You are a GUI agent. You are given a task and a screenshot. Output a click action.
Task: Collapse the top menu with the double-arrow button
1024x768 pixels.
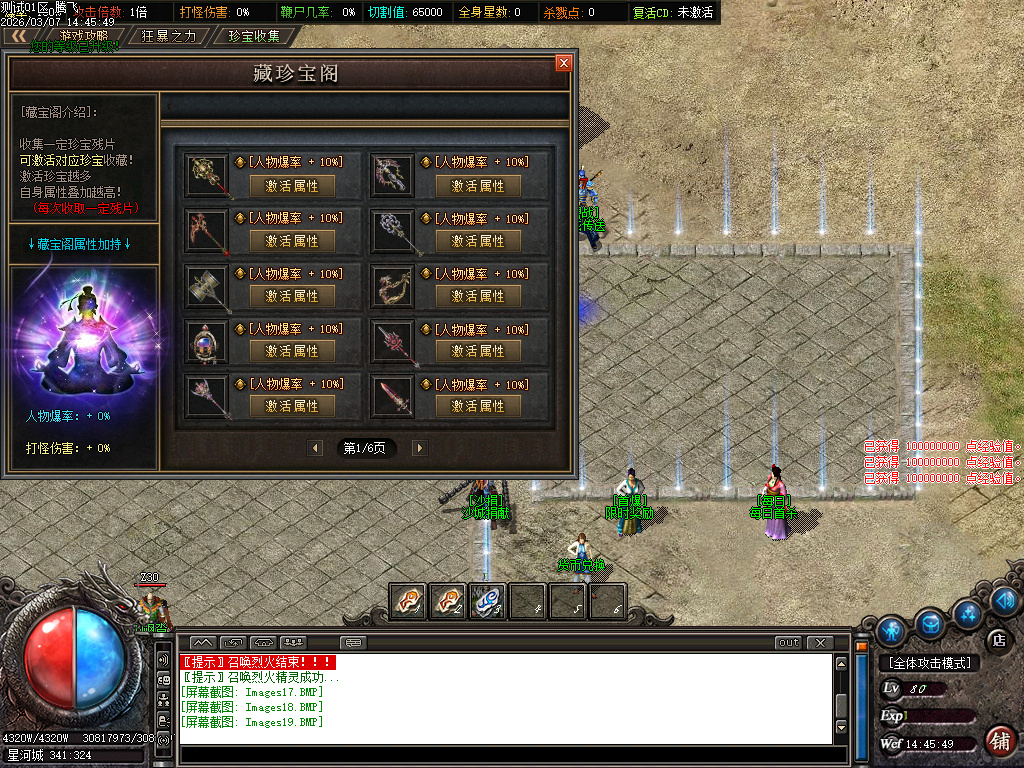point(18,36)
